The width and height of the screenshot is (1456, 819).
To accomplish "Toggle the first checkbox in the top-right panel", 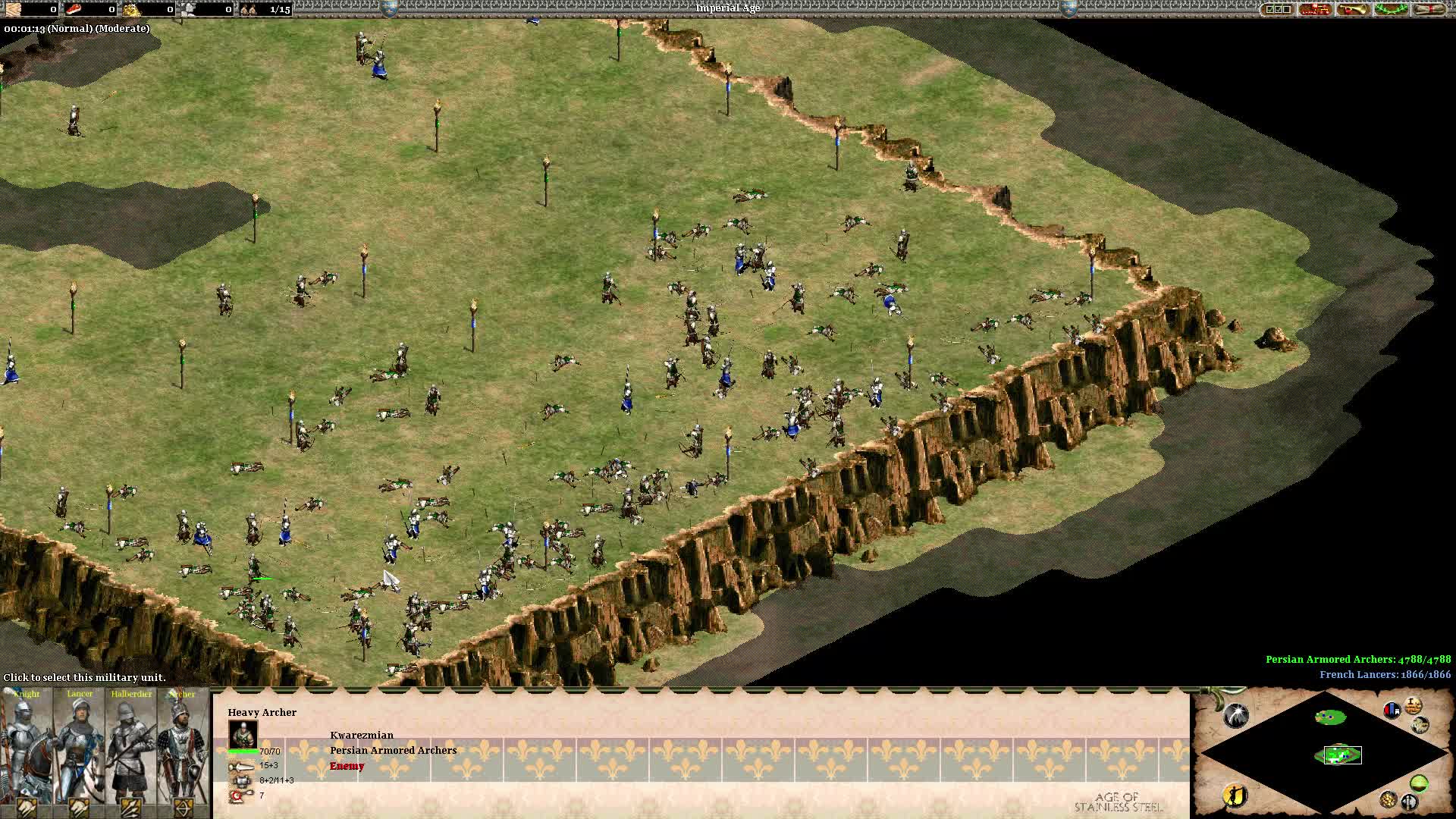I will (1269, 8).
